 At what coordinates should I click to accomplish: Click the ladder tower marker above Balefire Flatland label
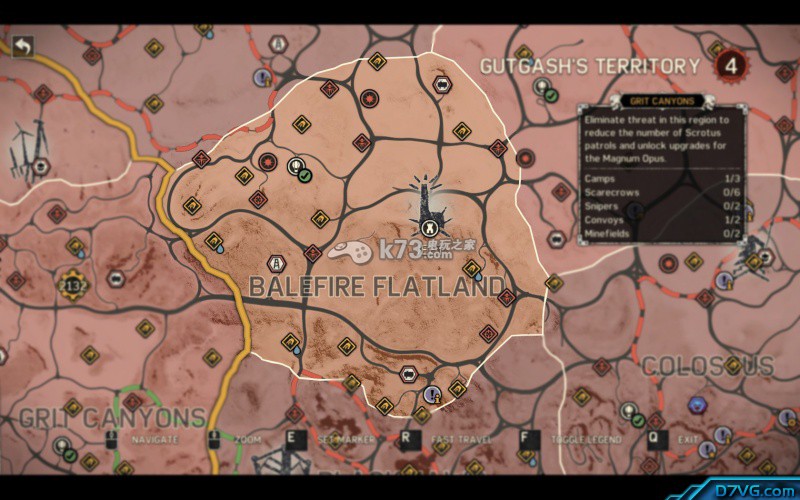(274, 263)
